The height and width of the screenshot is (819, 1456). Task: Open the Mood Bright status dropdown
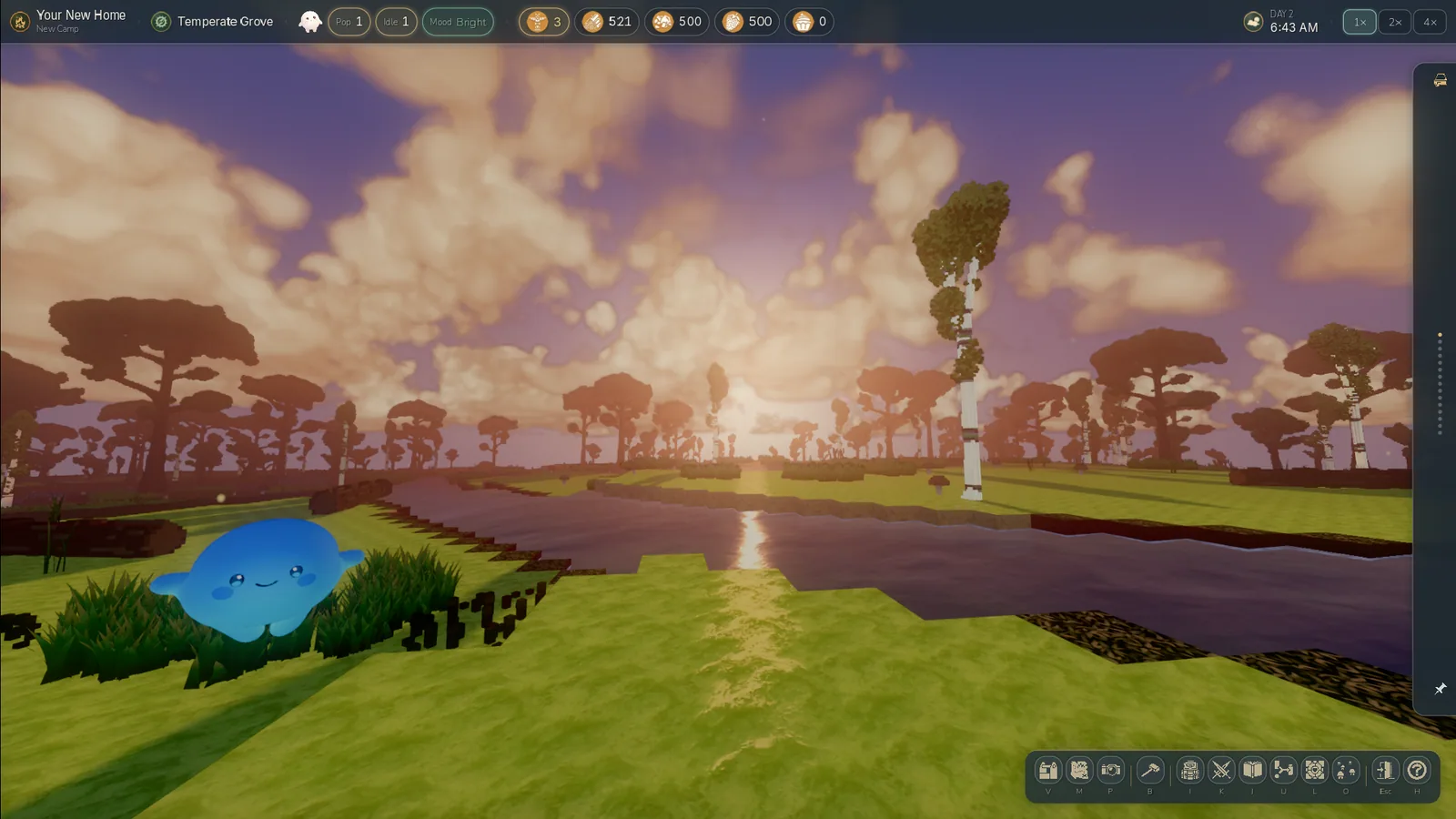click(x=458, y=22)
